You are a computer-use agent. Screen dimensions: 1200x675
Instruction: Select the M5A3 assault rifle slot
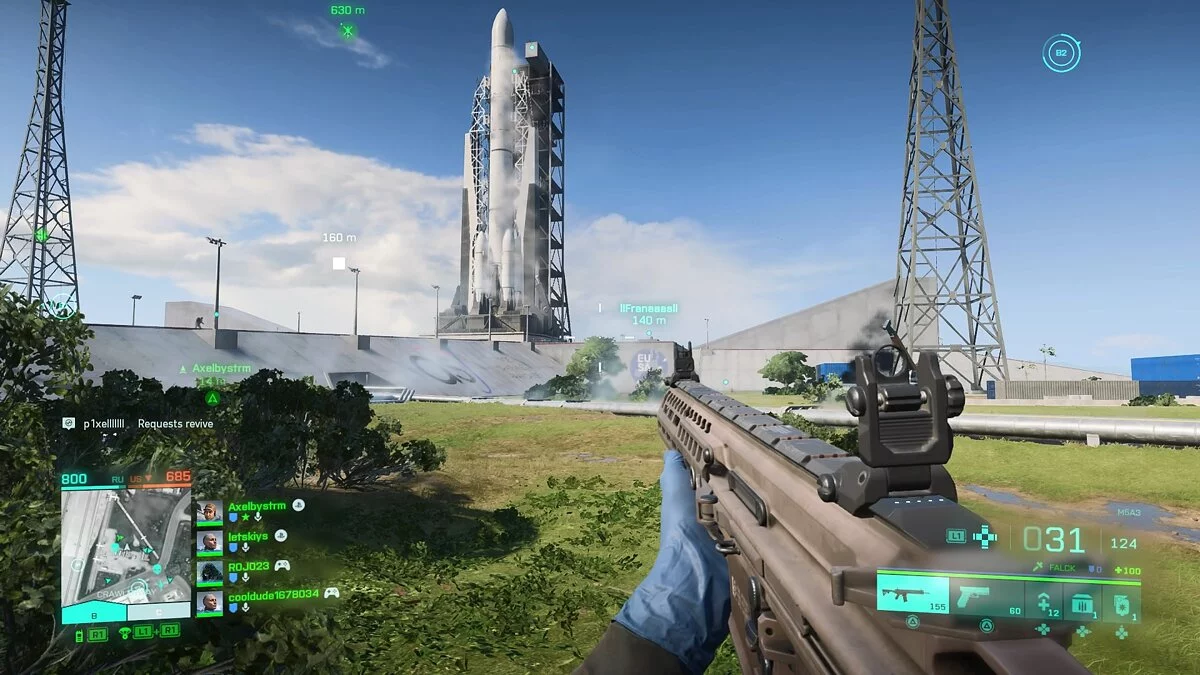[913, 595]
